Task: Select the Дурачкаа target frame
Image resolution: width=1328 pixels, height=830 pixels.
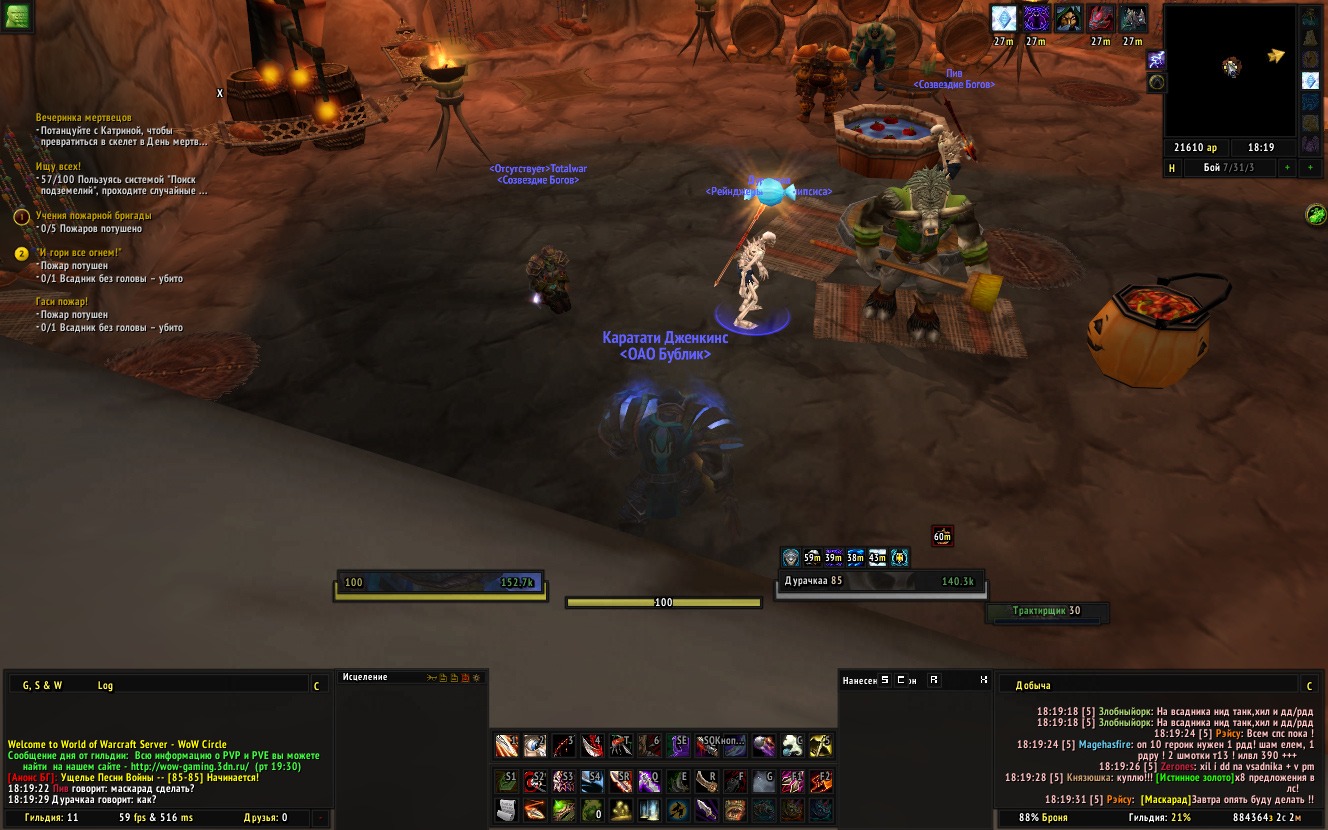Action: click(x=879, y=581)
